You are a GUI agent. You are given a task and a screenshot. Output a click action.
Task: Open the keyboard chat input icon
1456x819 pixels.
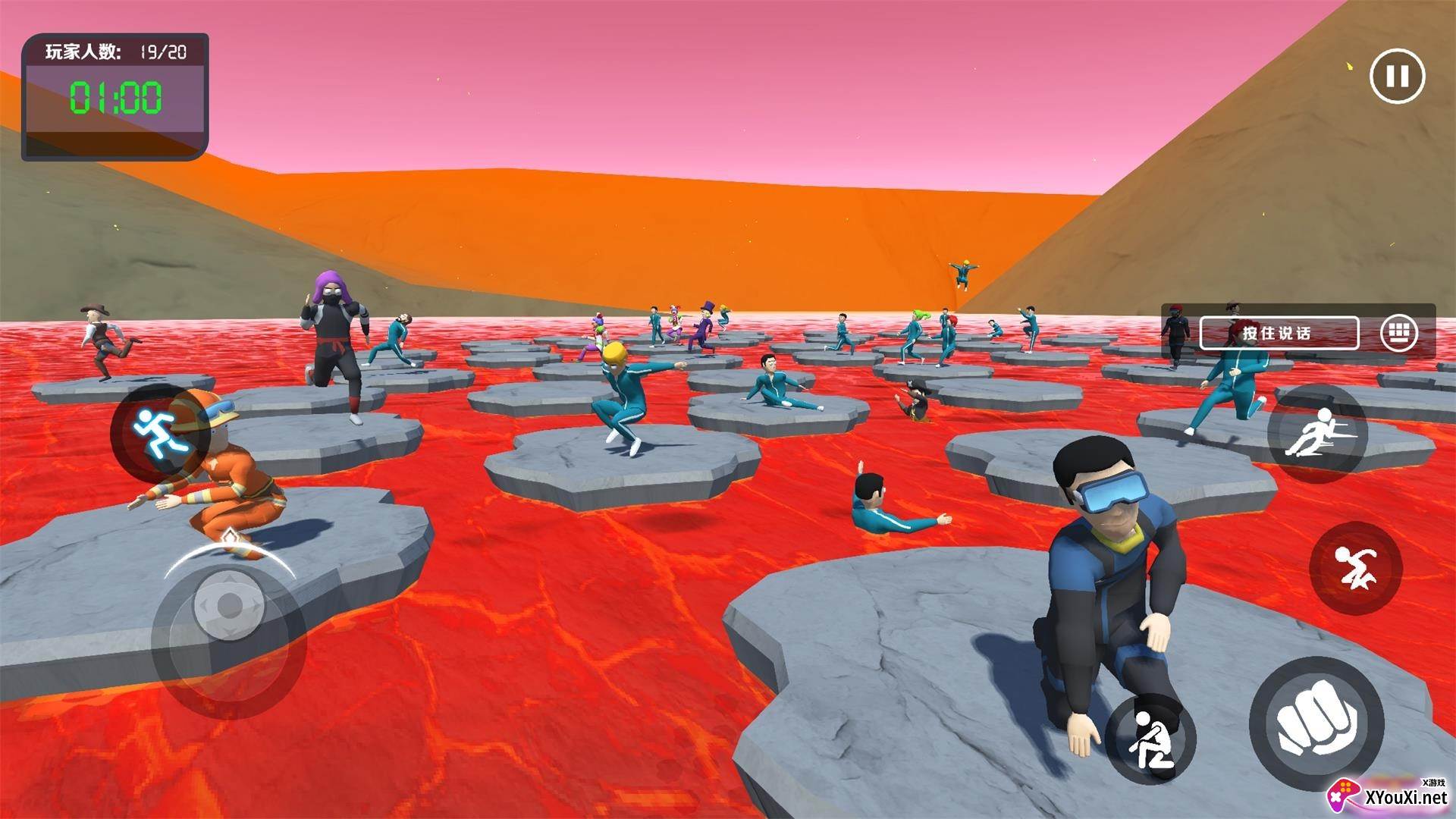click(1399, 333)
